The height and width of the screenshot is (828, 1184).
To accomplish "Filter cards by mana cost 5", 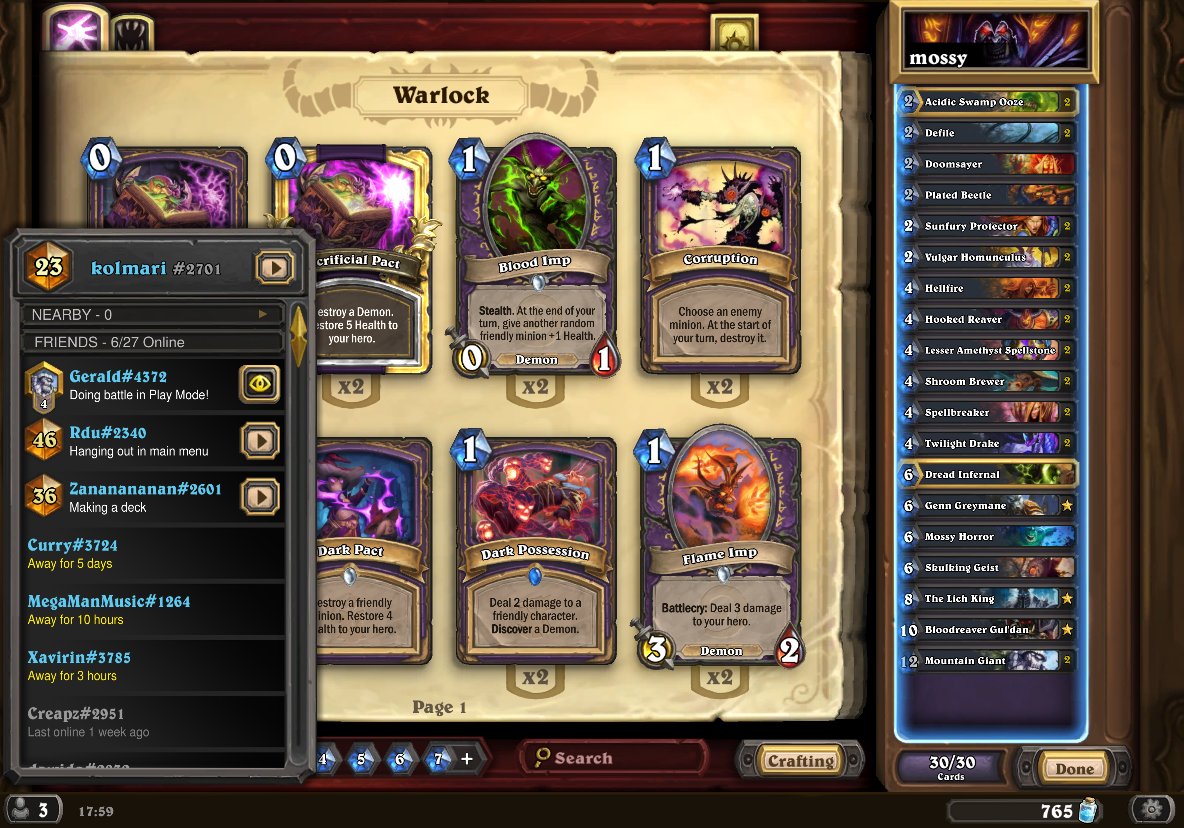I will (361, 759).
